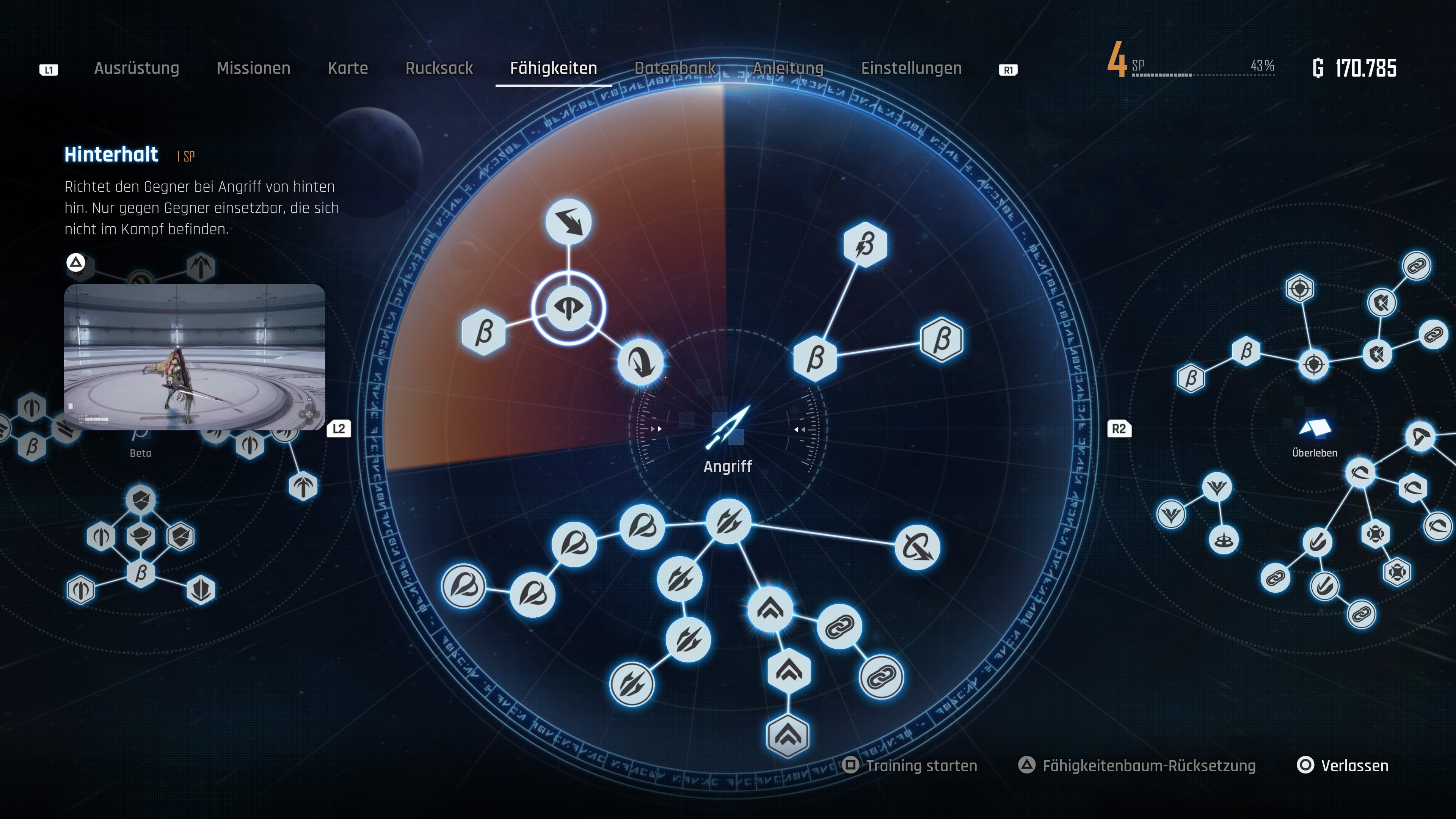
Task: Open the Einstellungen tab
Action: tap(911, 68)
